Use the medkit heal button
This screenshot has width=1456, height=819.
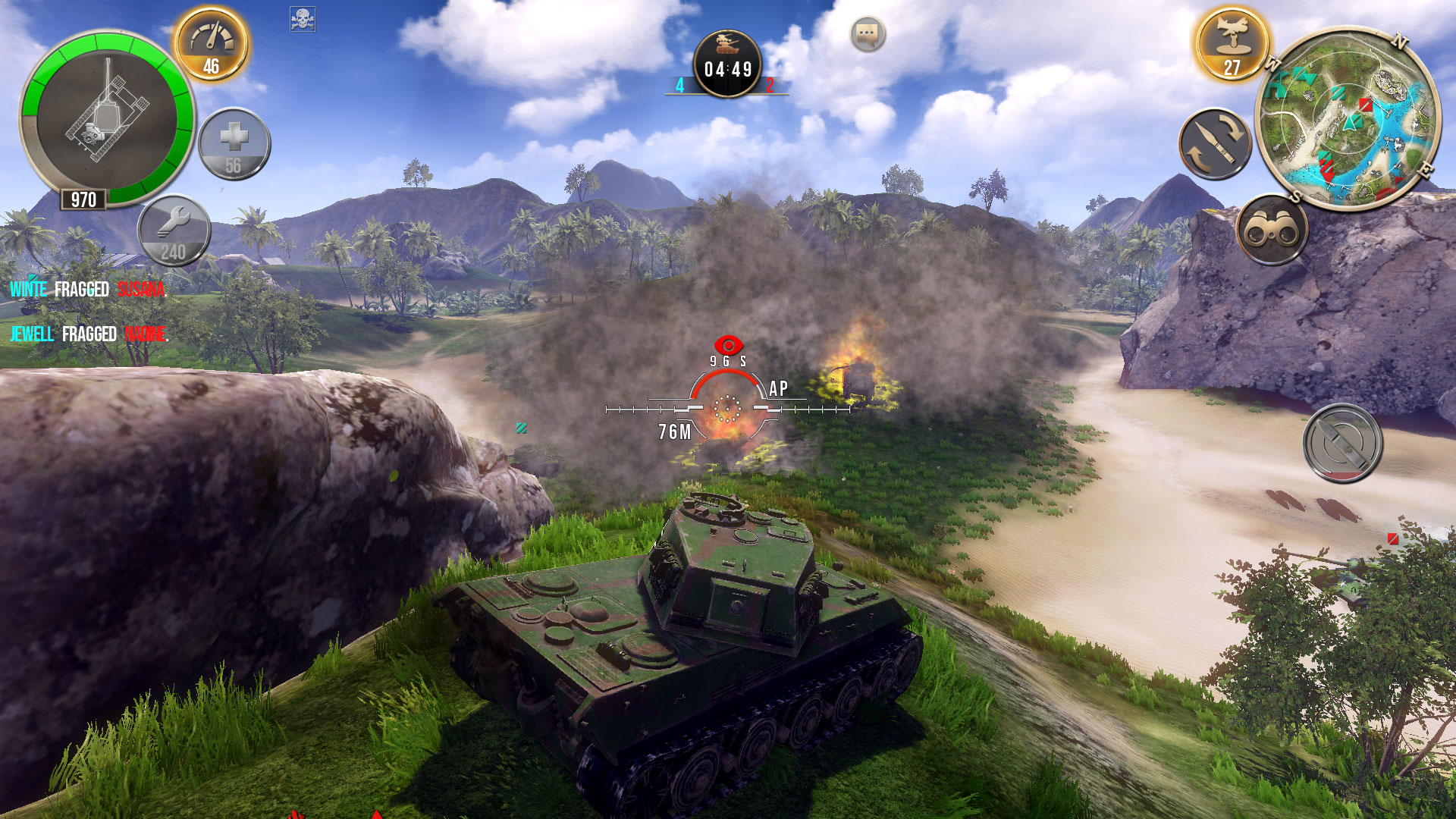234,144
